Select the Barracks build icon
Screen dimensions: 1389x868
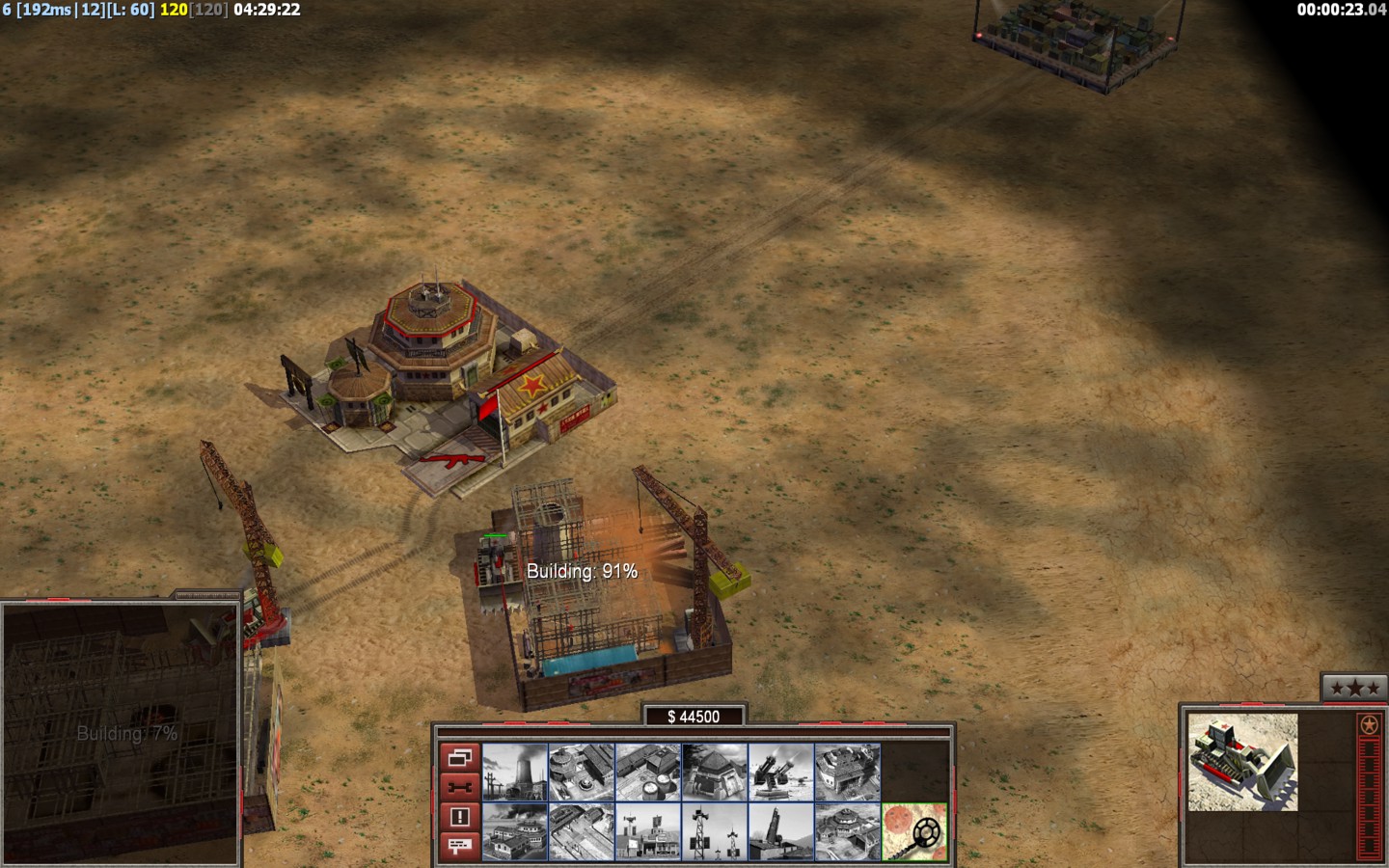click(582, 772)
